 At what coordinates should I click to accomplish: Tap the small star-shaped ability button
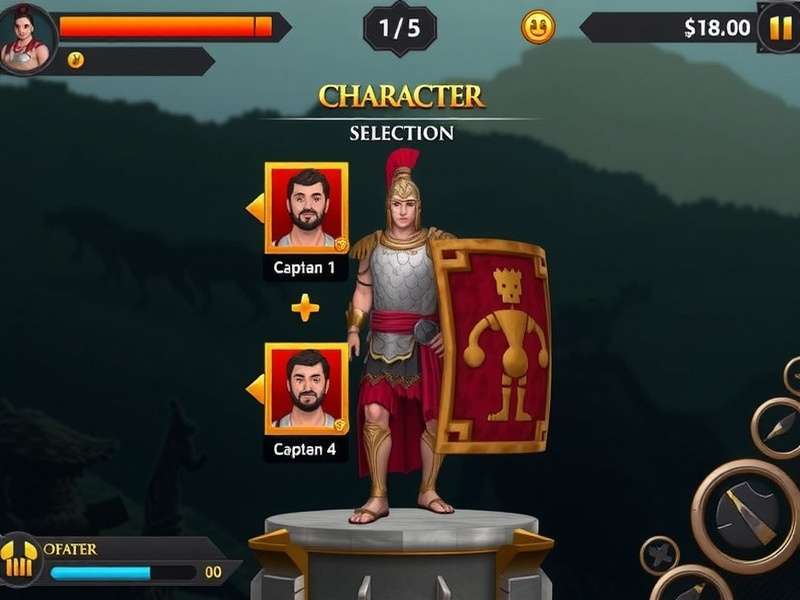coord(660,555)
